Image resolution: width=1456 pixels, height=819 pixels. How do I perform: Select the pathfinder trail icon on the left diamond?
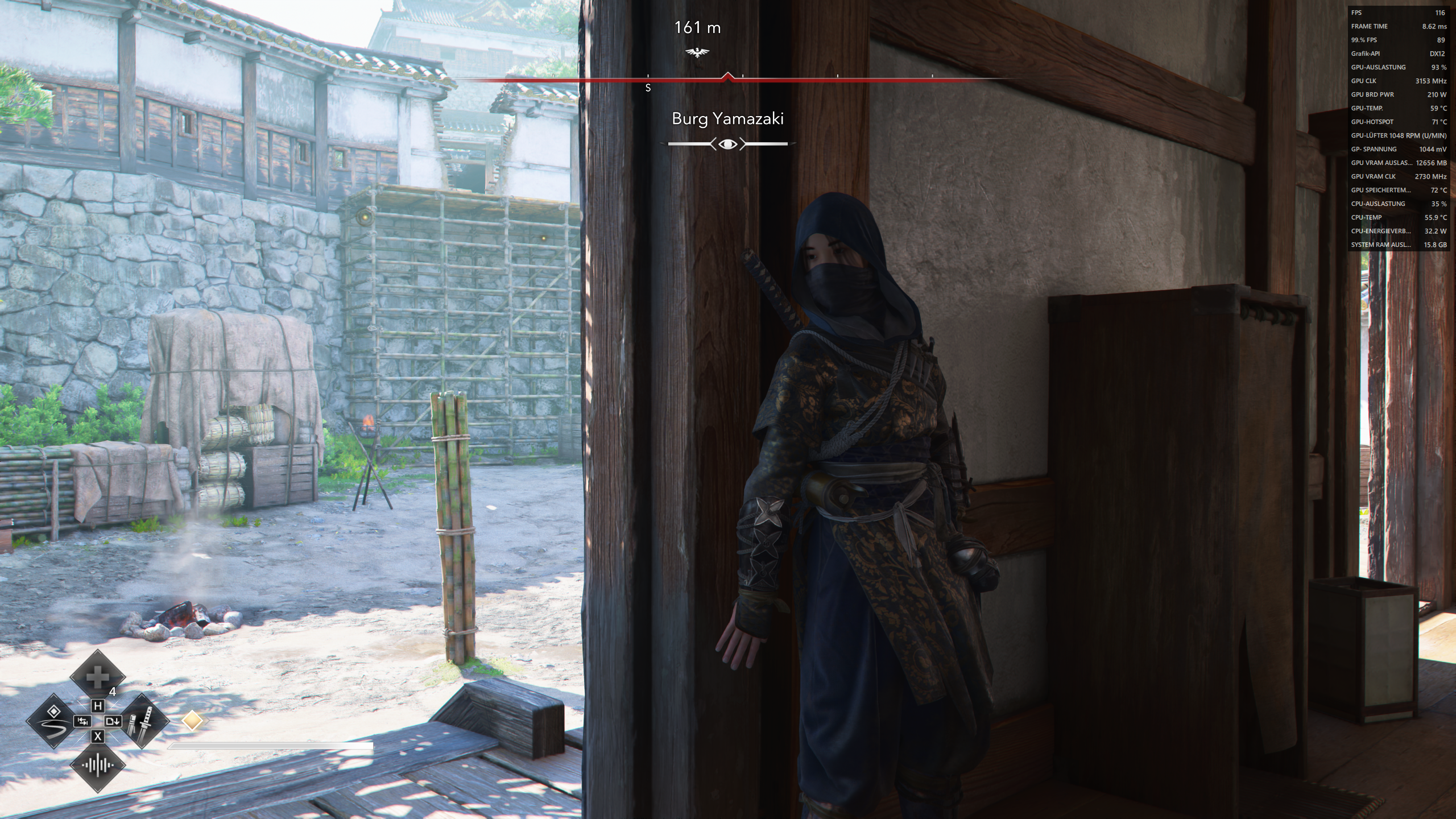[x=53, y=721]
